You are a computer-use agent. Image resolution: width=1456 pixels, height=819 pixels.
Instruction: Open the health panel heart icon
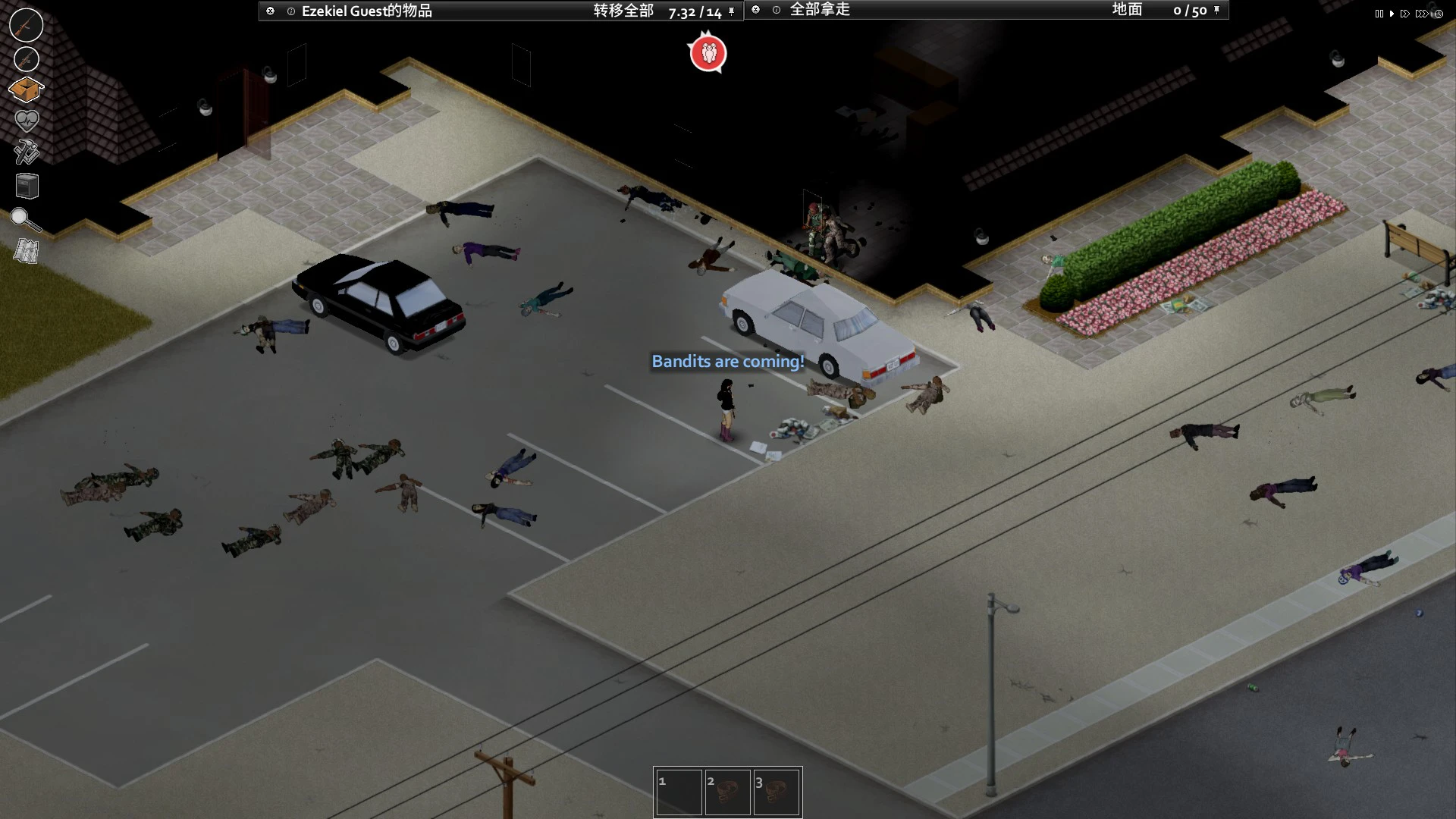pos(27,121)
